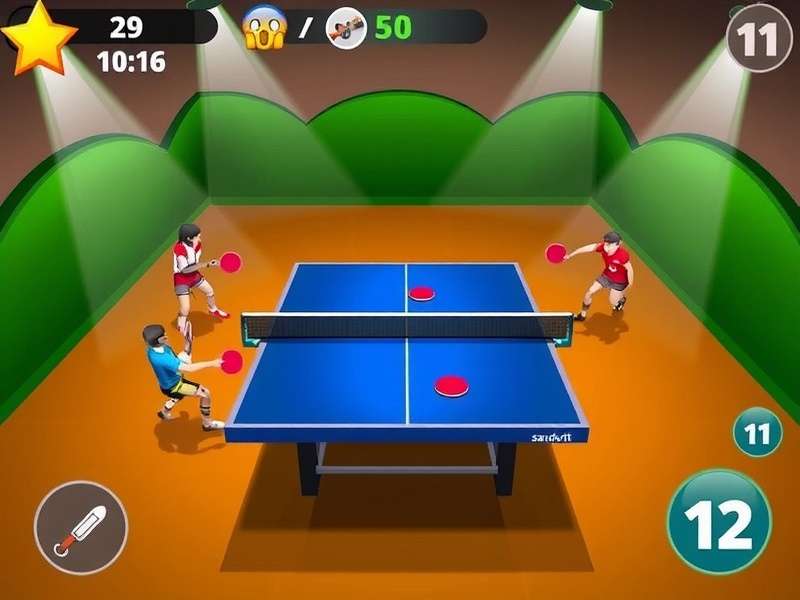Tap the small teal 11 button
Screen dimensions: 800x600
click(758, 433)
